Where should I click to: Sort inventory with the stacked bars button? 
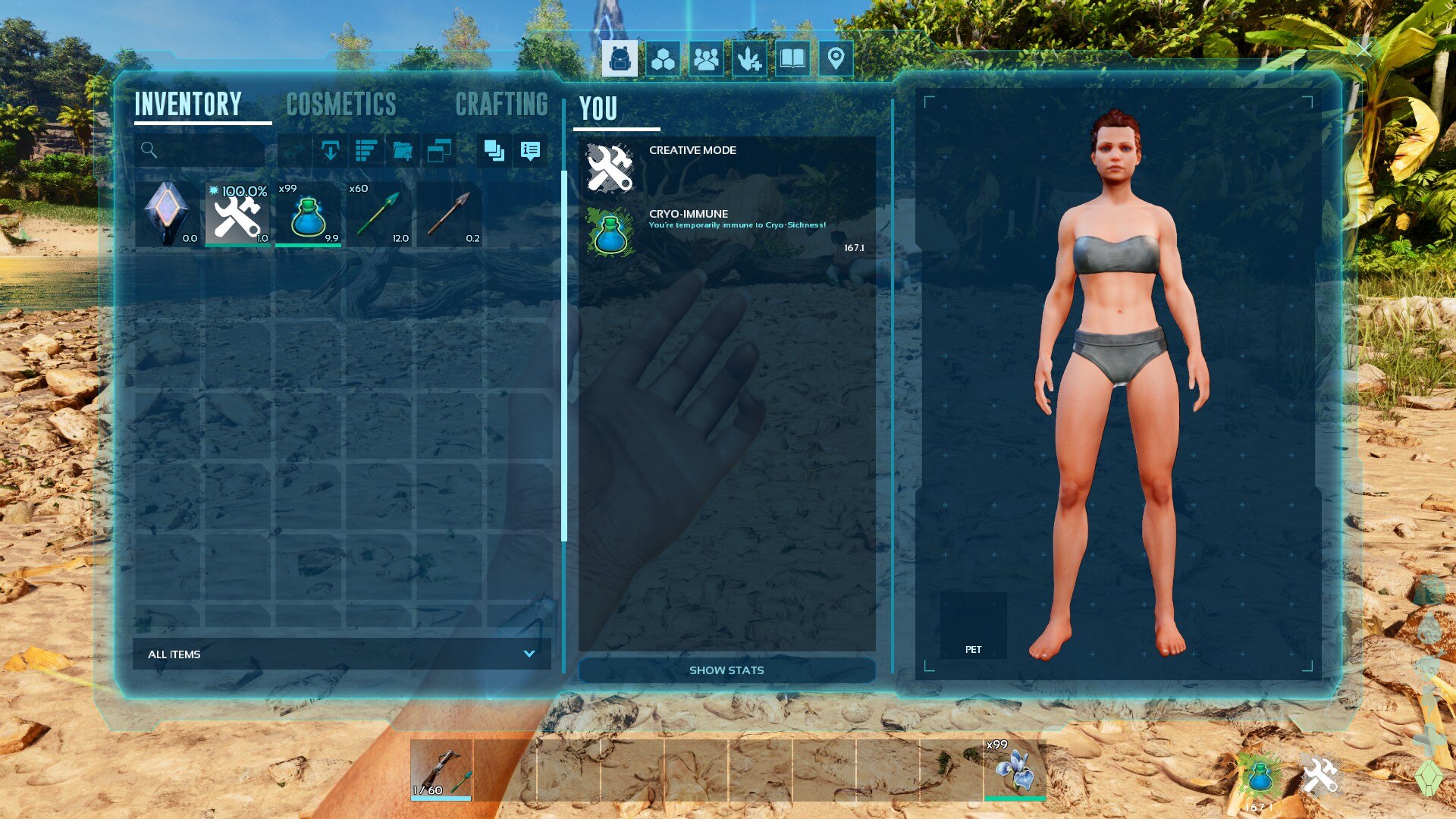click(366, 151)
